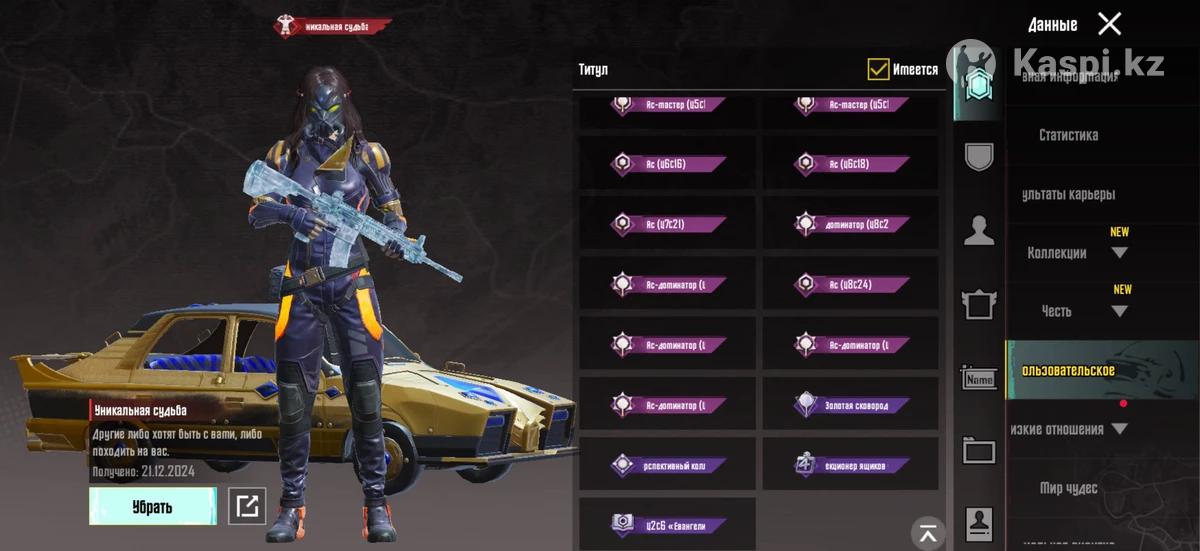1200x551 pixels.
Task: Select the Золотая сковорода title
Action: (850, 405)
